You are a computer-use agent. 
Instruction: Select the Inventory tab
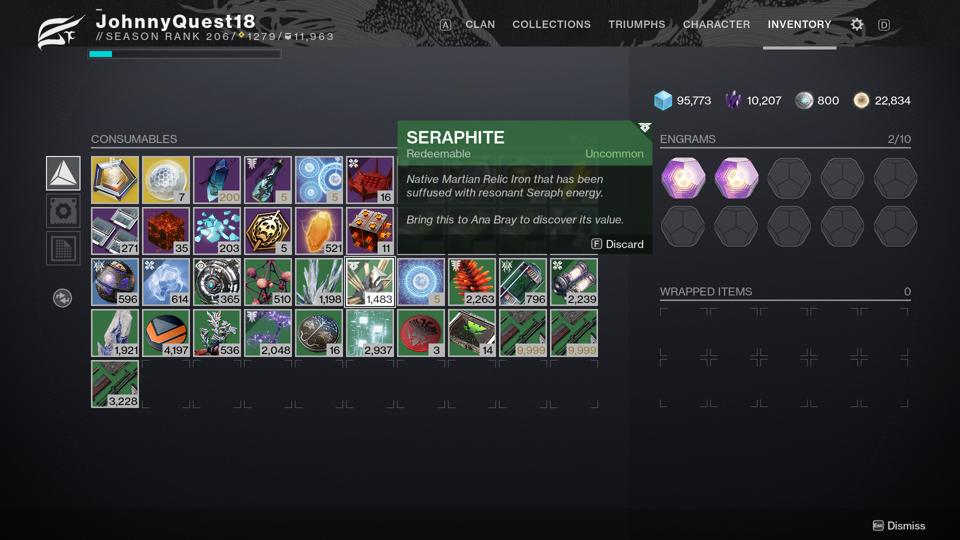(799, 24)
